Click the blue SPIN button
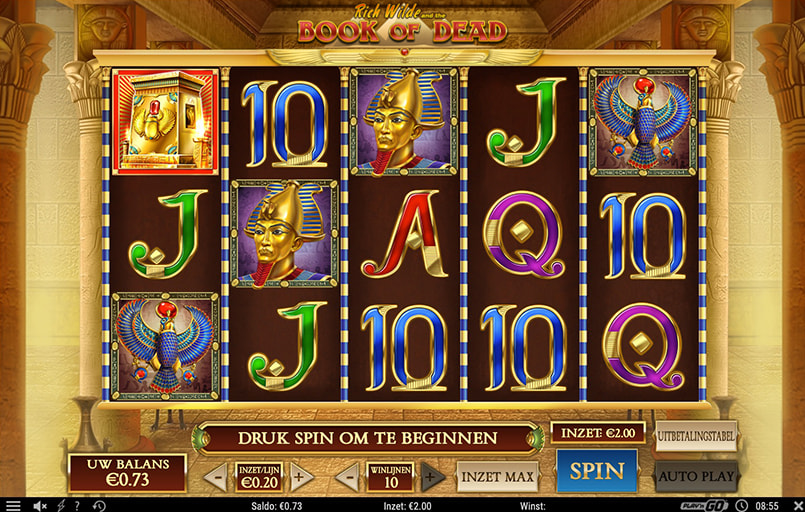This screenshot has width=805, height=512. pyautogui.click(x=596, y=471)
